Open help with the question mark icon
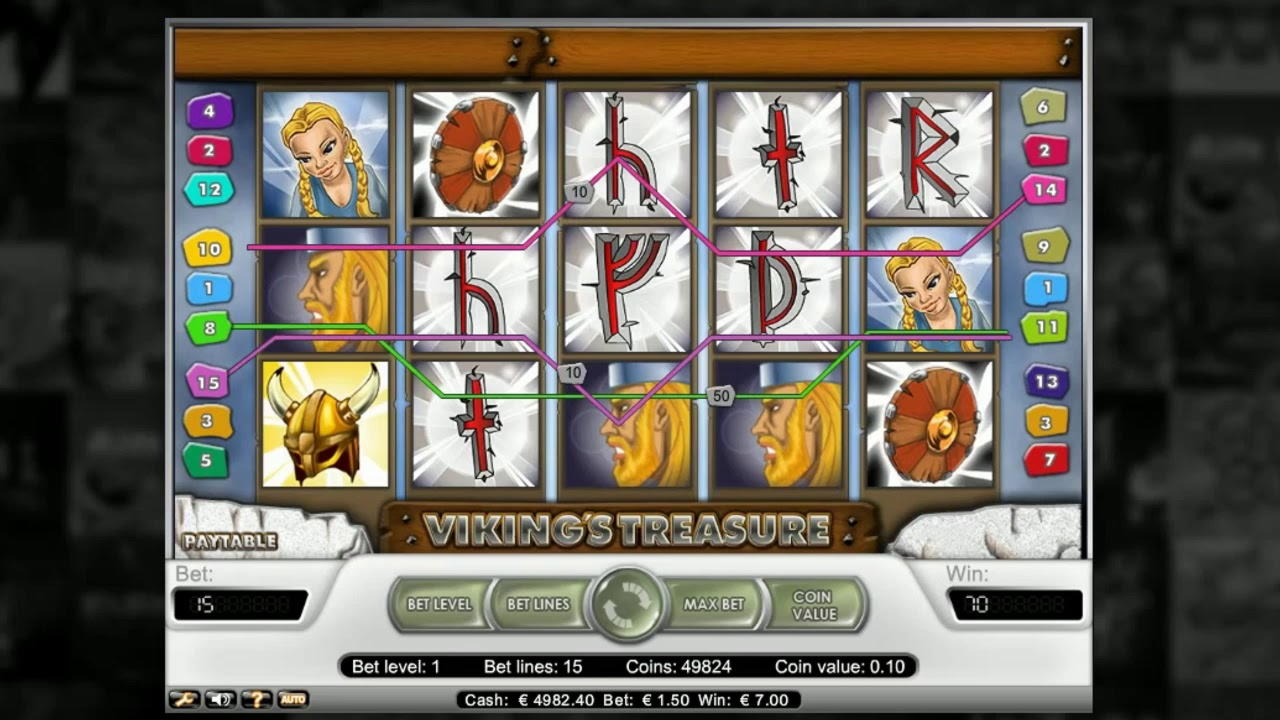The width and height of the screenshot is (1280, 720). [x=256, y=699]
